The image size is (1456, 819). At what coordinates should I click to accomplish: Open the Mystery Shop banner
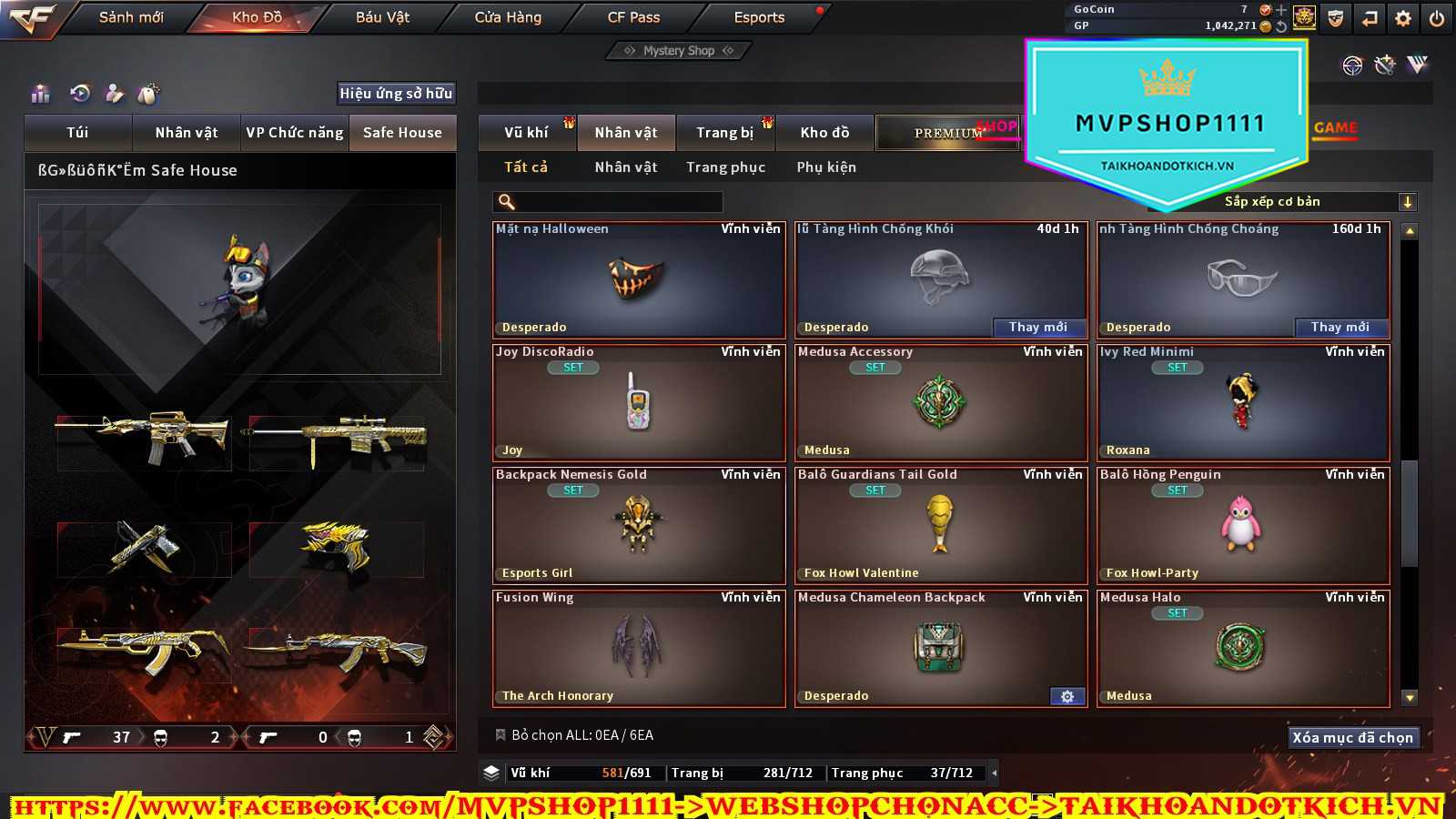[x=679, y=51]
